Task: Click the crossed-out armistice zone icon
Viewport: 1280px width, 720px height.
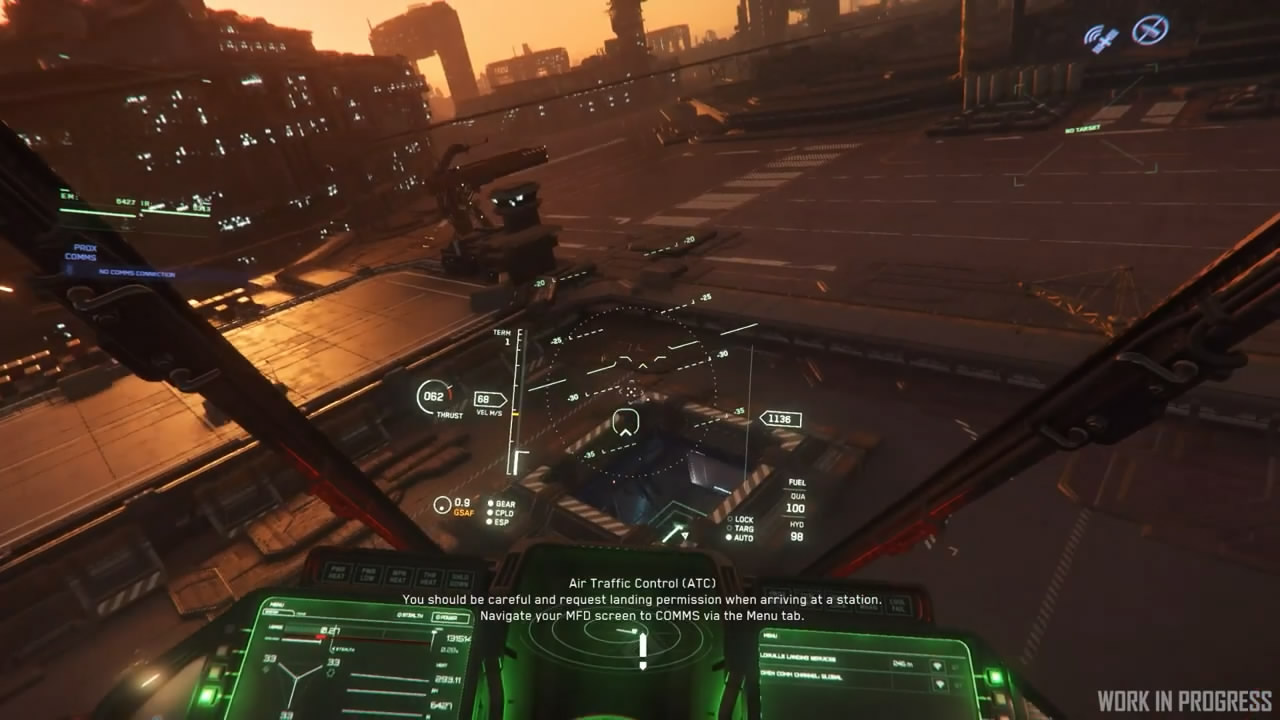Action: [1150, 29]
